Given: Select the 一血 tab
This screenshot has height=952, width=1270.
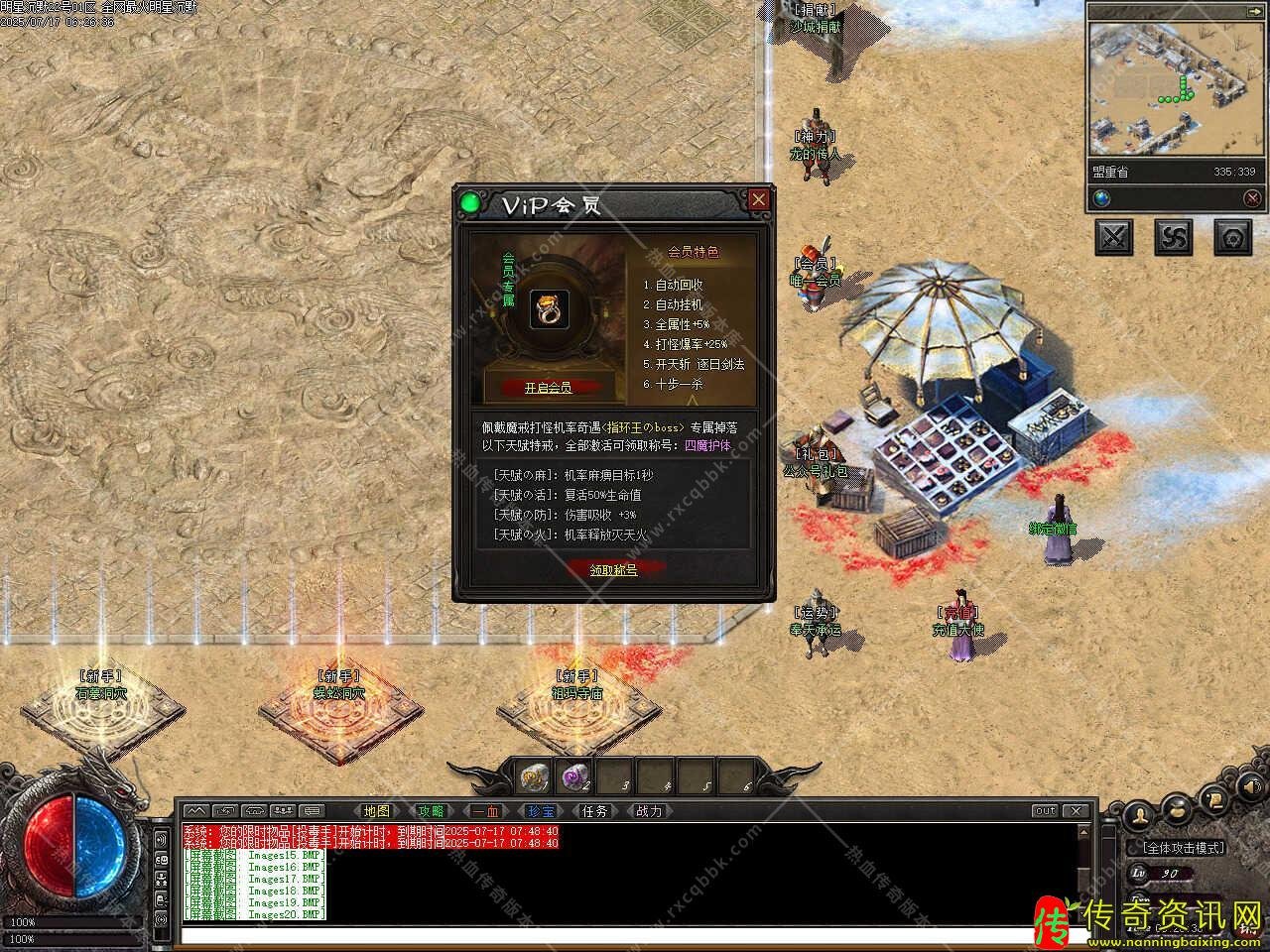Looking at the screenshot, I should 486,811.
